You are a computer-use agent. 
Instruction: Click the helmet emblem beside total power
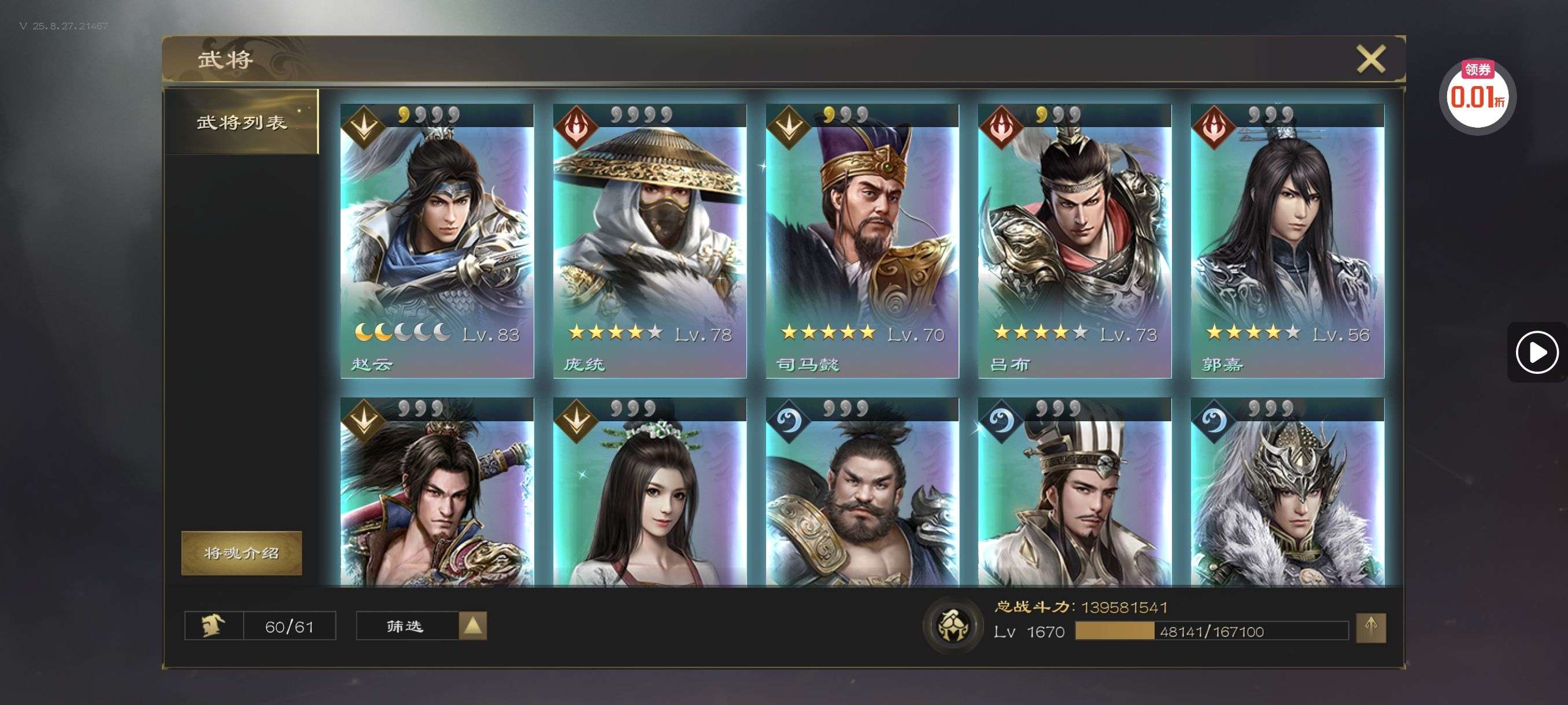click(x=953, y=625)
